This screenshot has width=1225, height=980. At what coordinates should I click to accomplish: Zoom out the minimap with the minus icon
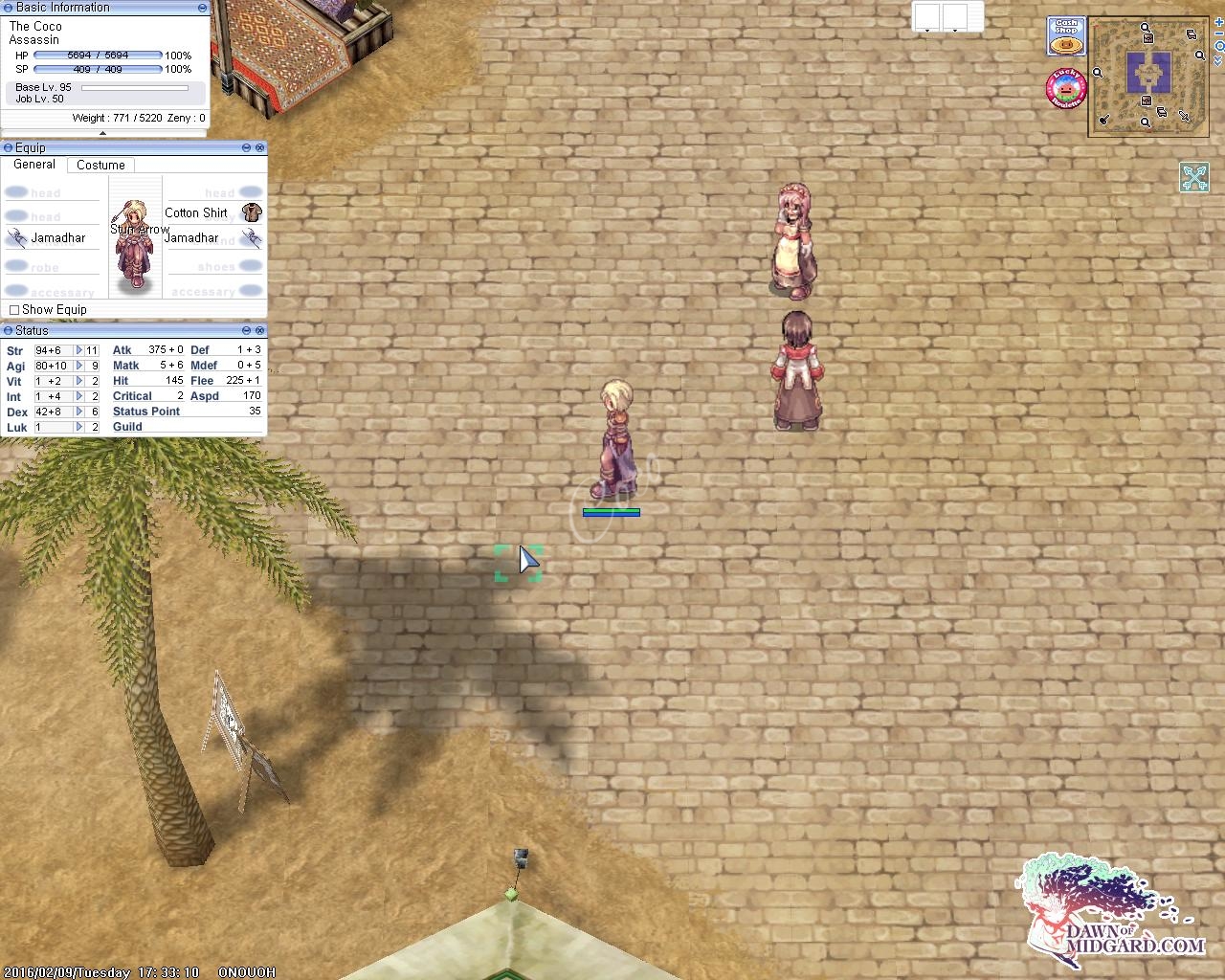coord(1218,33)
